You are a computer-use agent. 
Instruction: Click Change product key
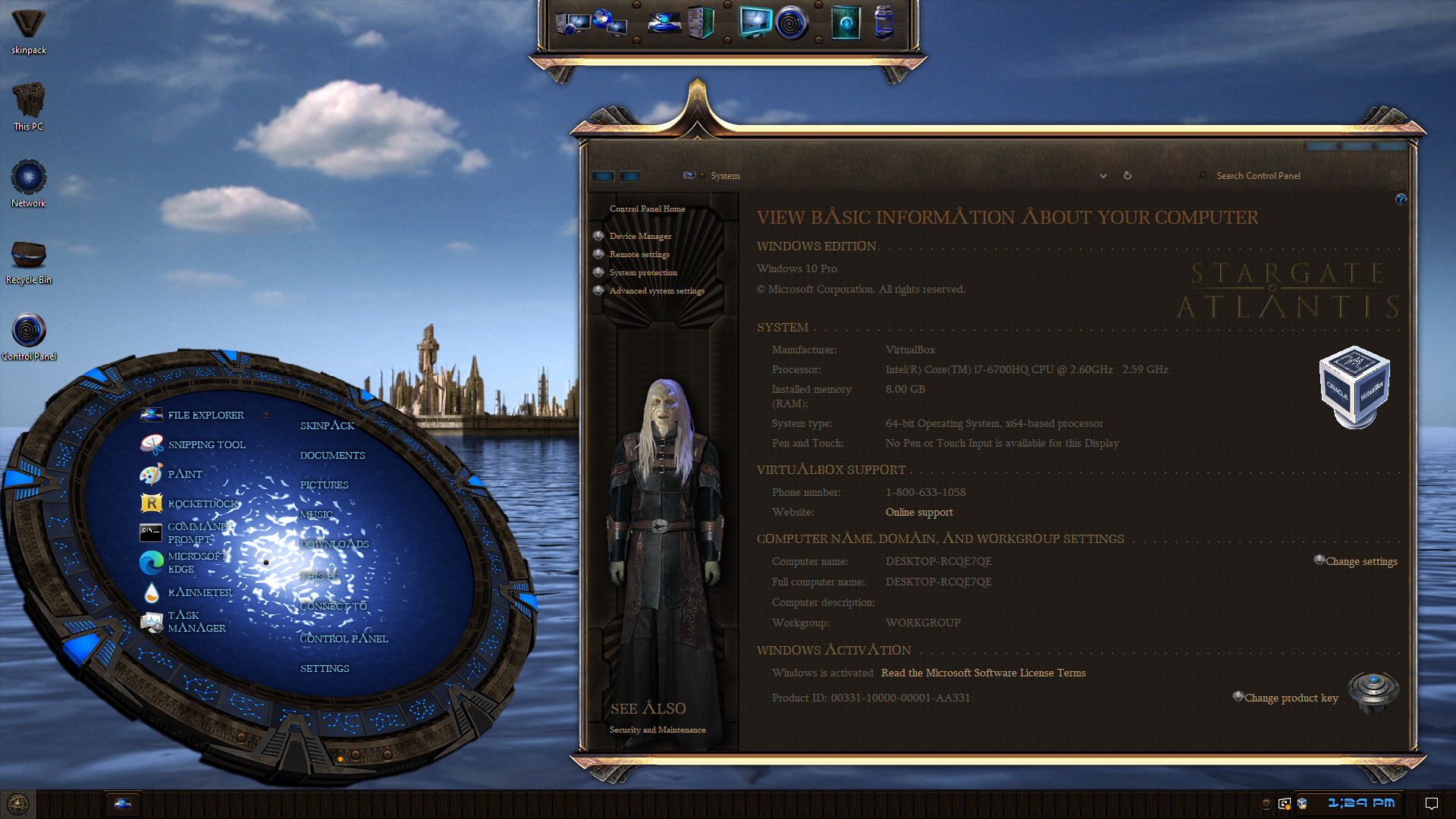tap(1291, 698)
